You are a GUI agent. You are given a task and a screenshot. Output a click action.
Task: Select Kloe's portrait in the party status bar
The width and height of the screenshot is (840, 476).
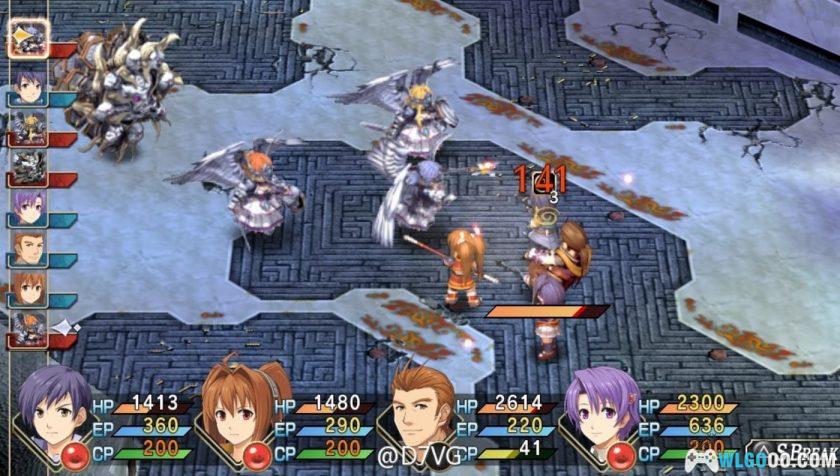600,405
